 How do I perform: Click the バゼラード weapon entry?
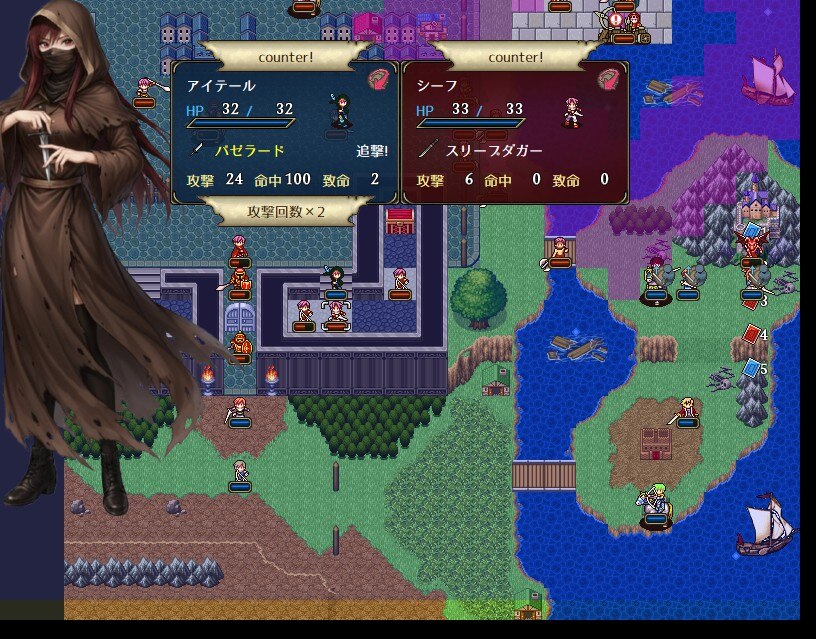click(x=250, y=151)
